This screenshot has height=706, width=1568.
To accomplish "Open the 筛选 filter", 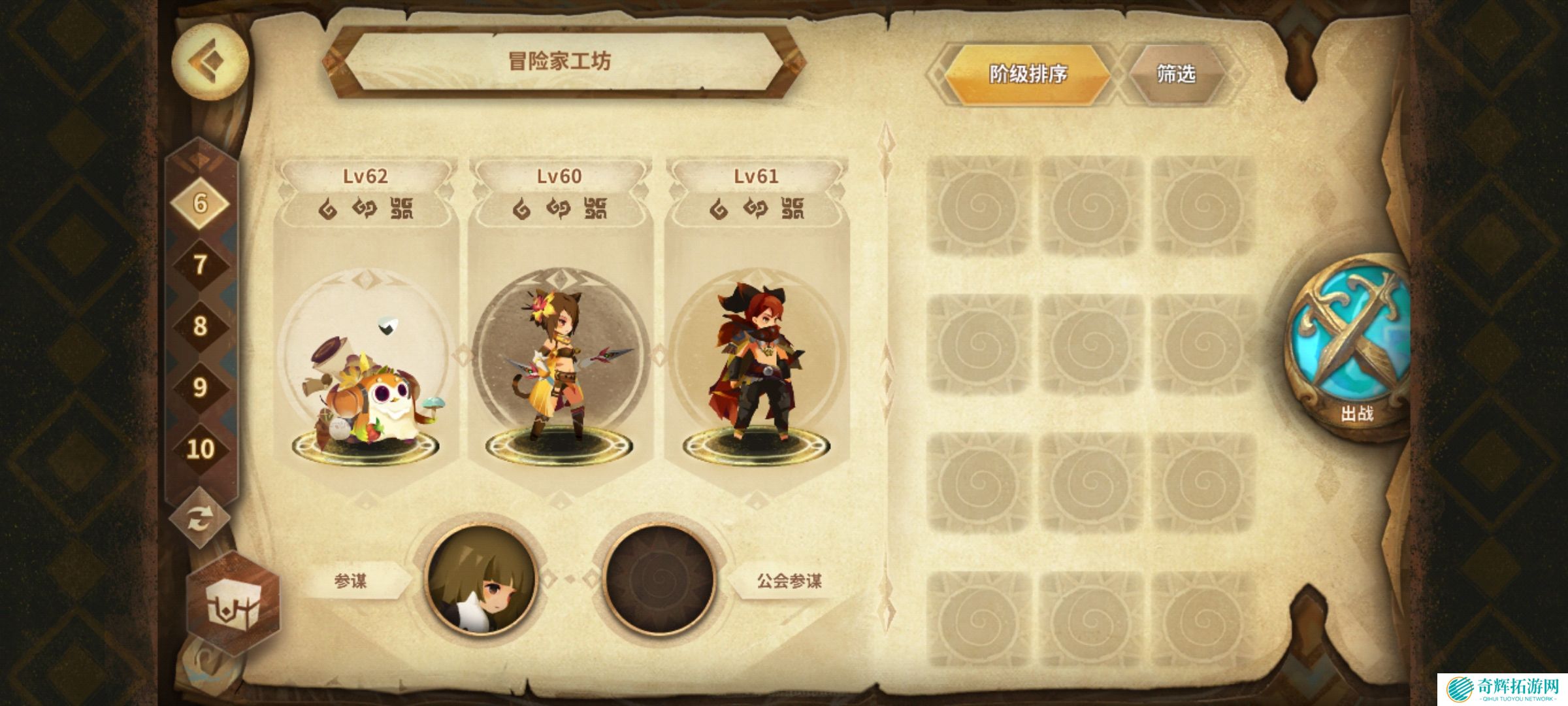I will (x=1176, y=74).
